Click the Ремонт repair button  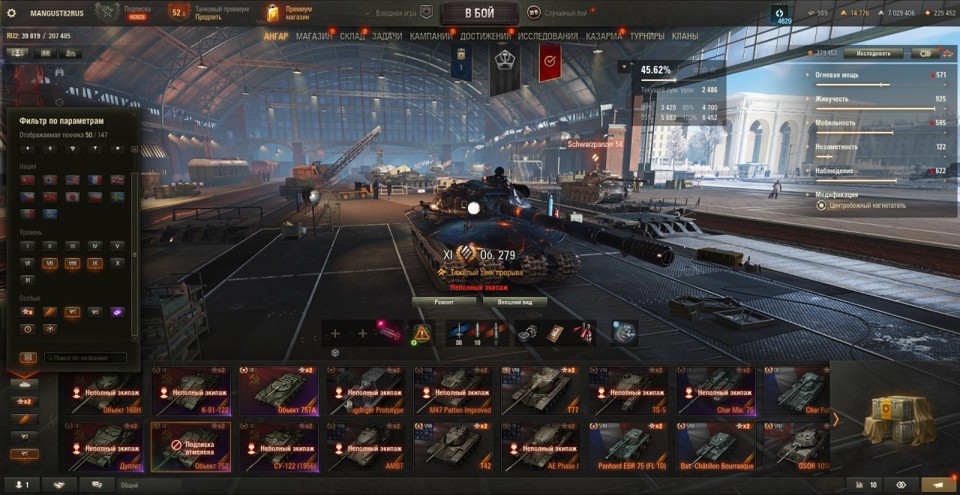point(445,301)
